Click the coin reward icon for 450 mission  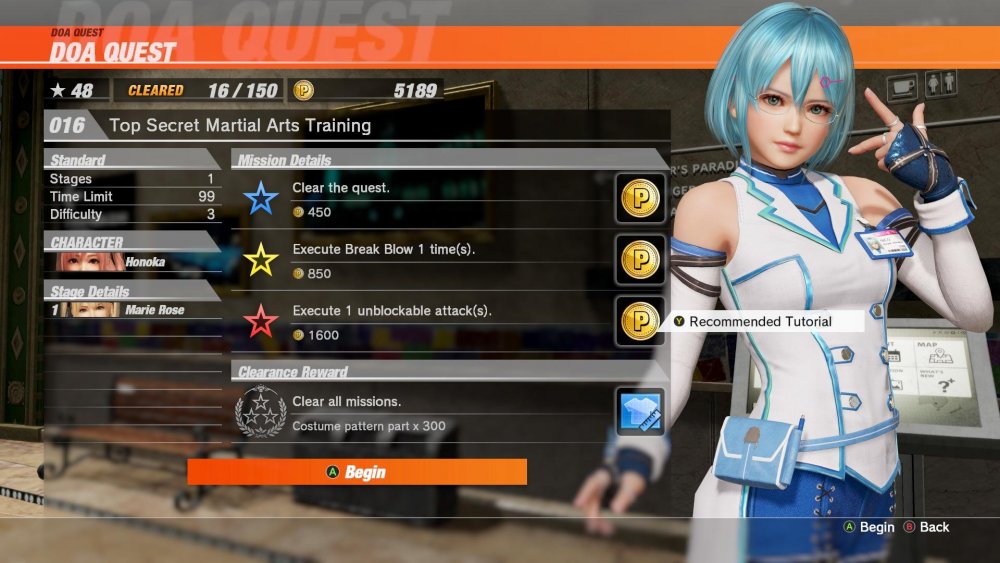click(640, 199)
